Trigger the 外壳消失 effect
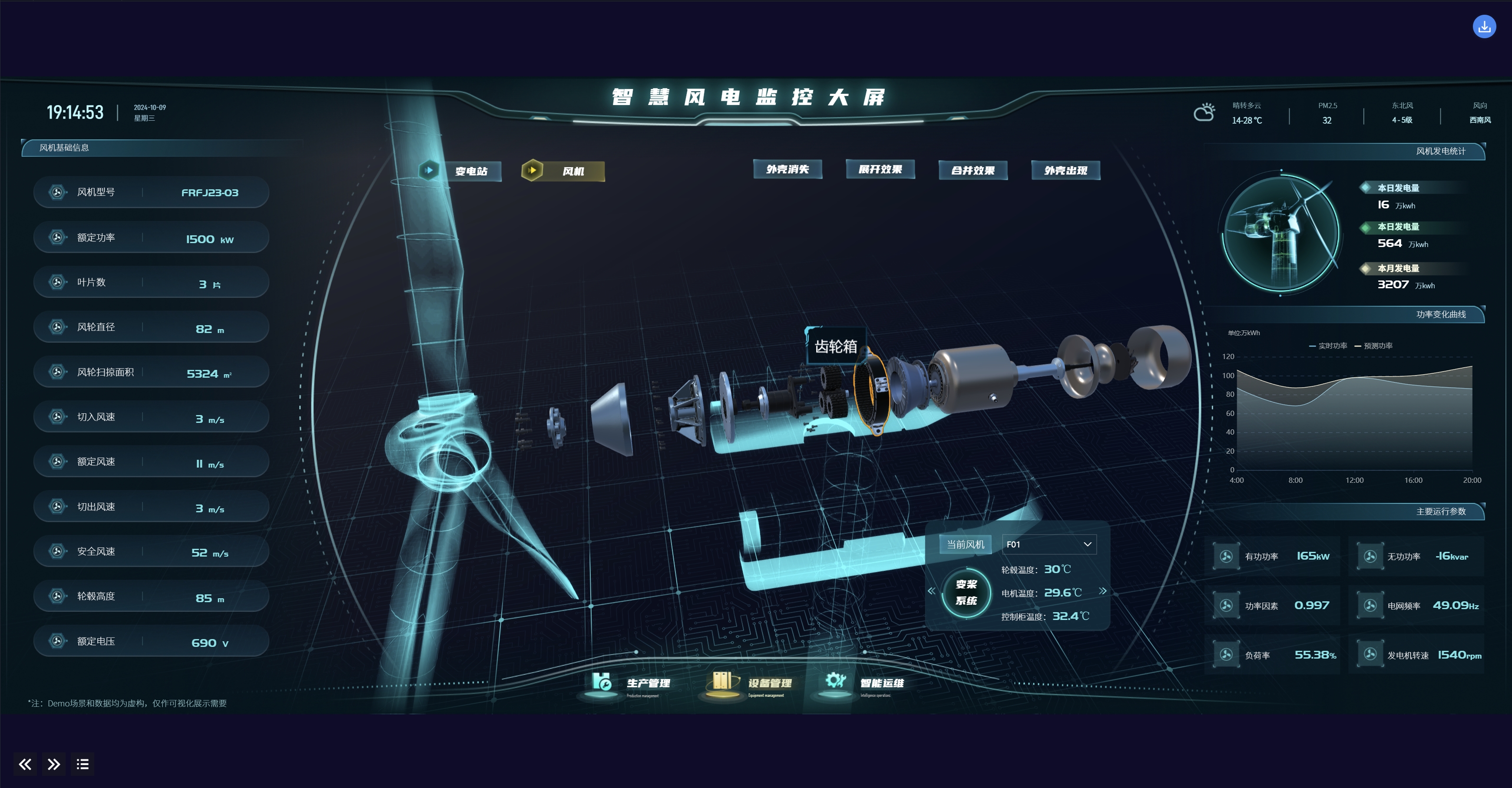 [x=787, y=170]
